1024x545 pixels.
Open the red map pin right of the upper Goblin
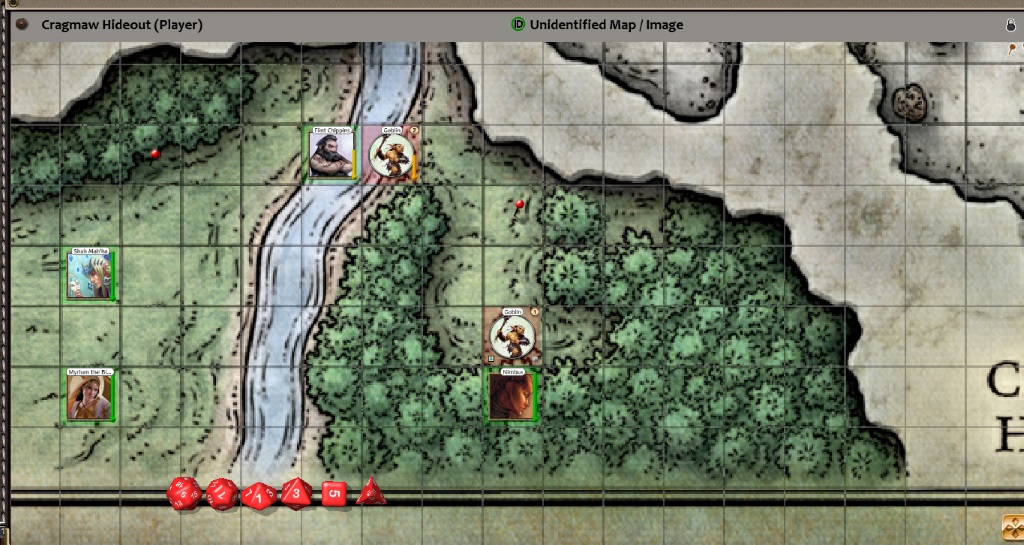tap(519, 204)
